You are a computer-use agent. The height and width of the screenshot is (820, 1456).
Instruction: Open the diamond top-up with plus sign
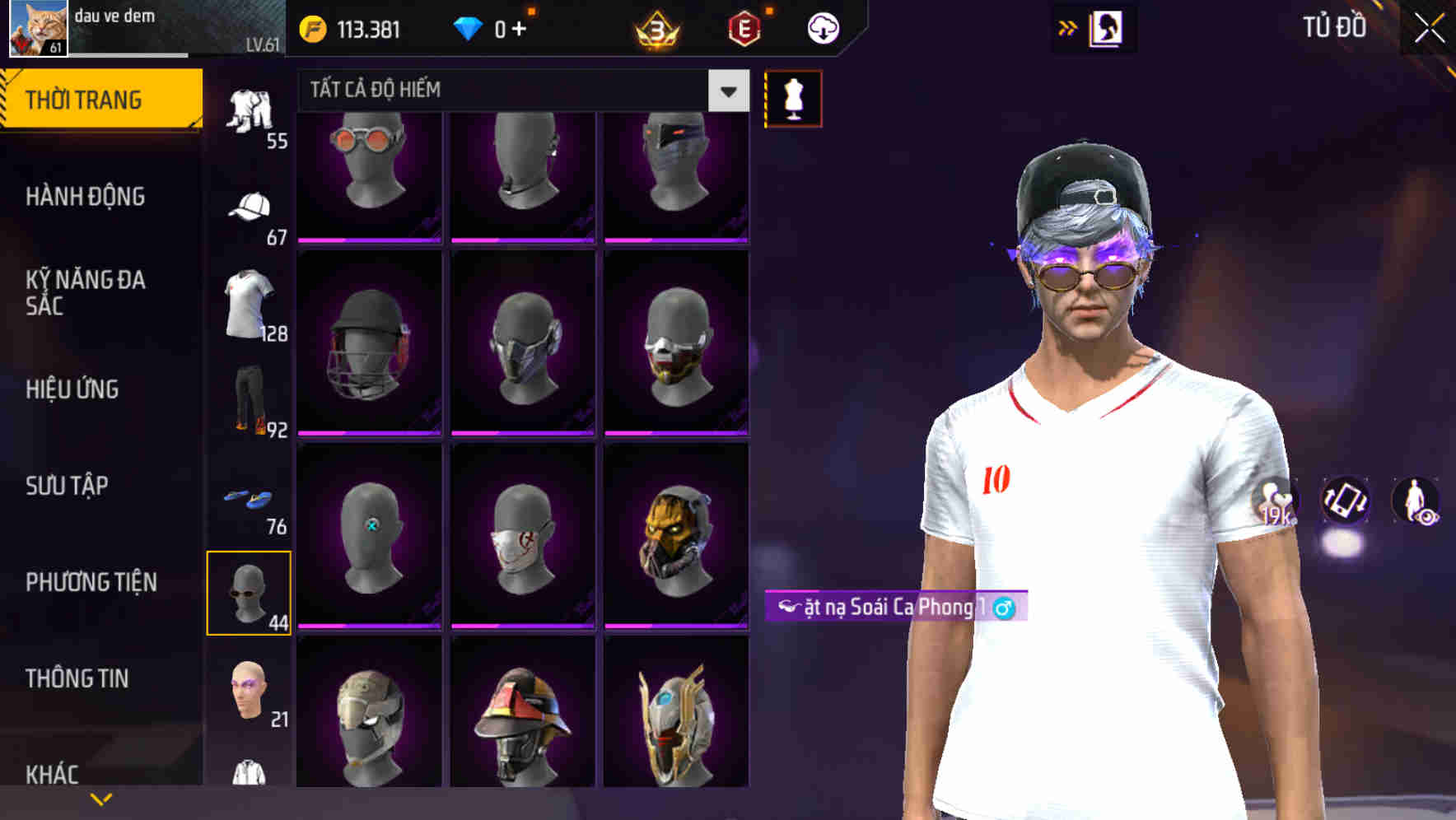[x=502, y=27]
